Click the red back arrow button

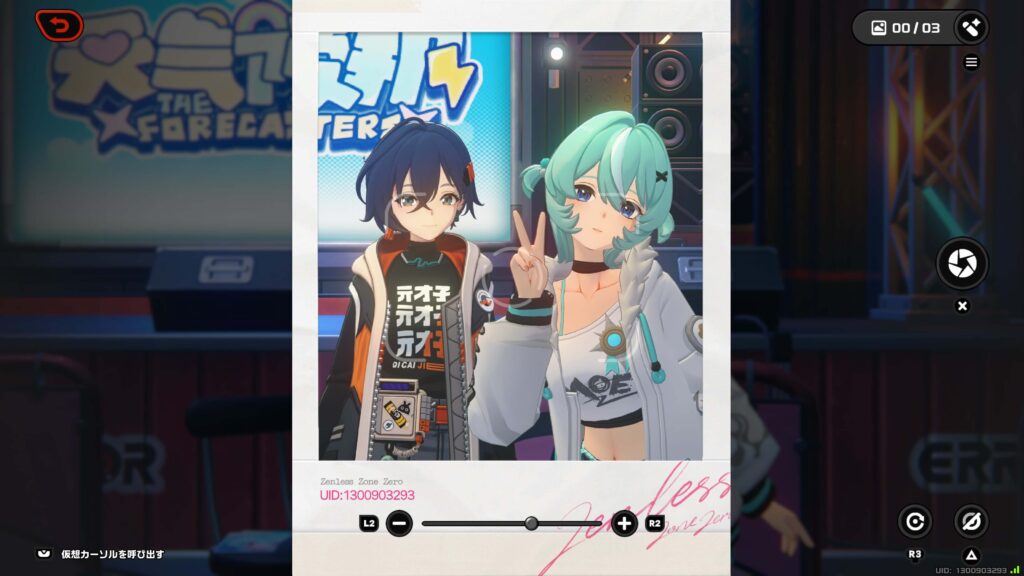tap(59, 25)
